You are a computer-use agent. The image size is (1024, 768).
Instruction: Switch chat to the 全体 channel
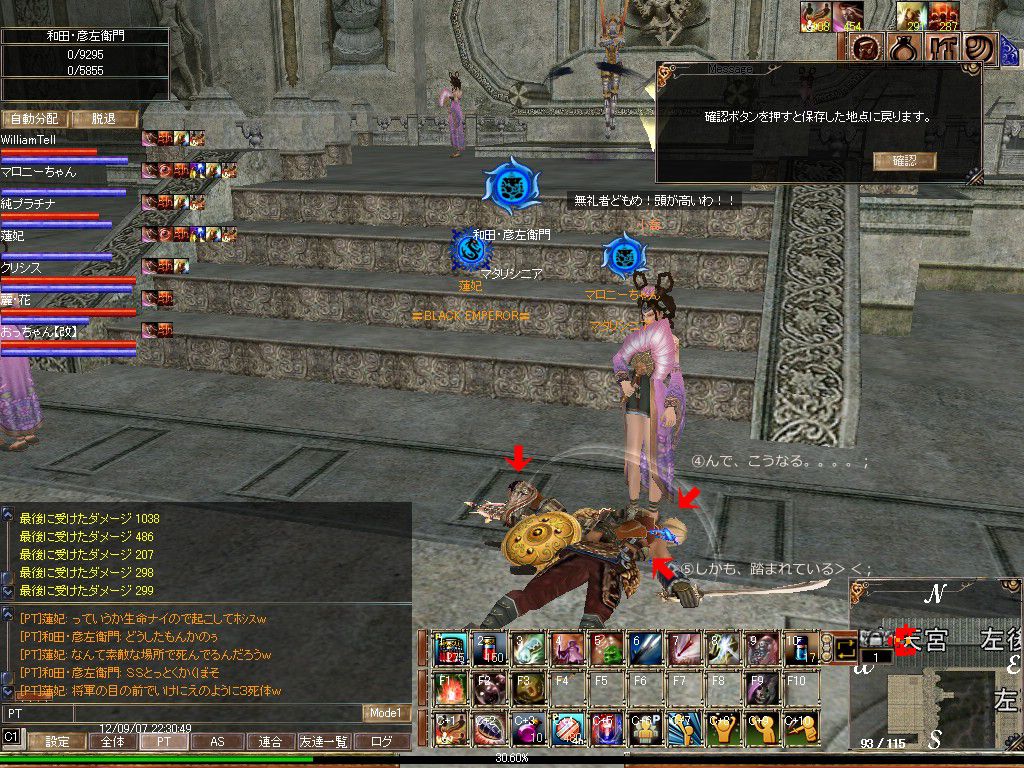(113, 742)
